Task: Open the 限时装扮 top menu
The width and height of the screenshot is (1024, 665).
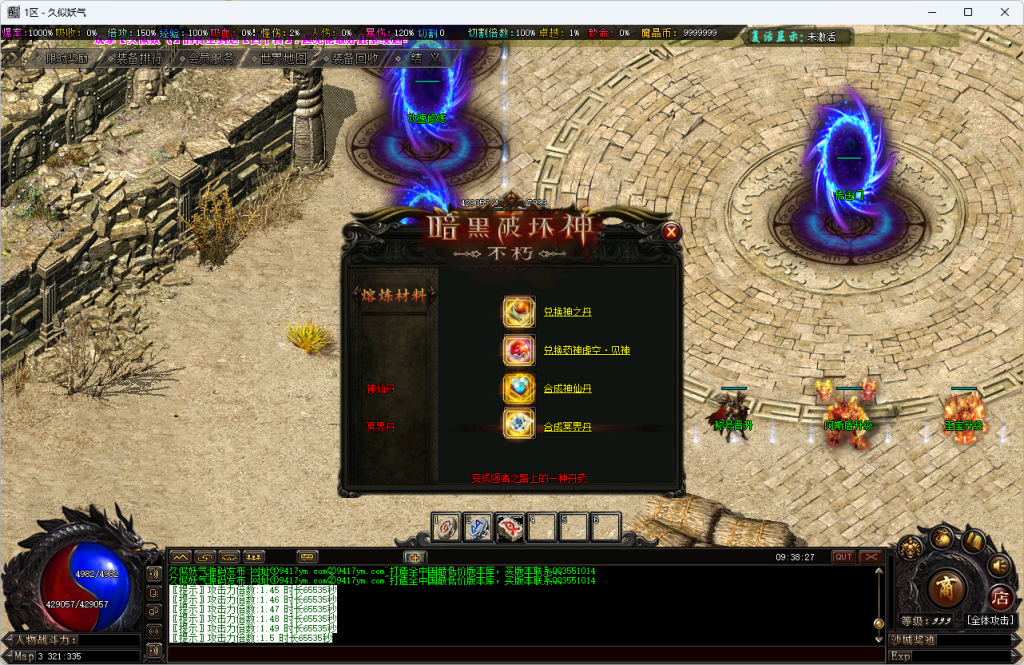Action: coord(60,58)
